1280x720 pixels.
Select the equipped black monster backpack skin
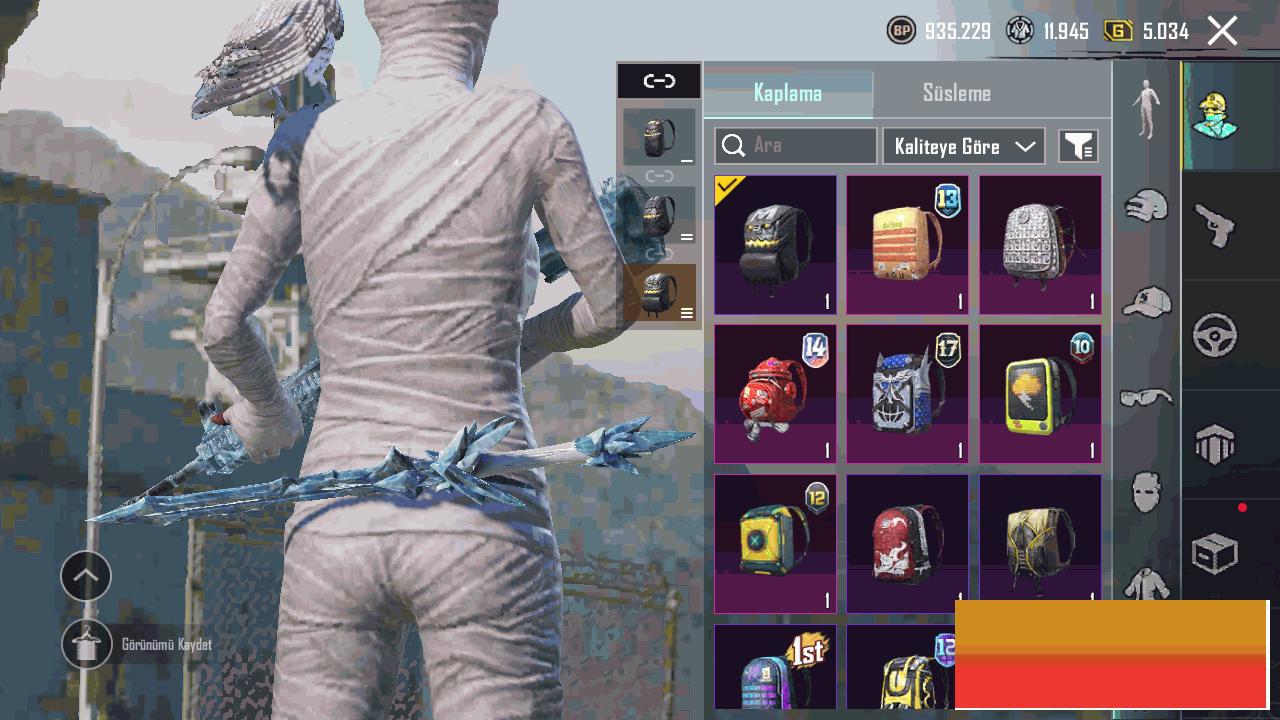click(x=775, y=245)
